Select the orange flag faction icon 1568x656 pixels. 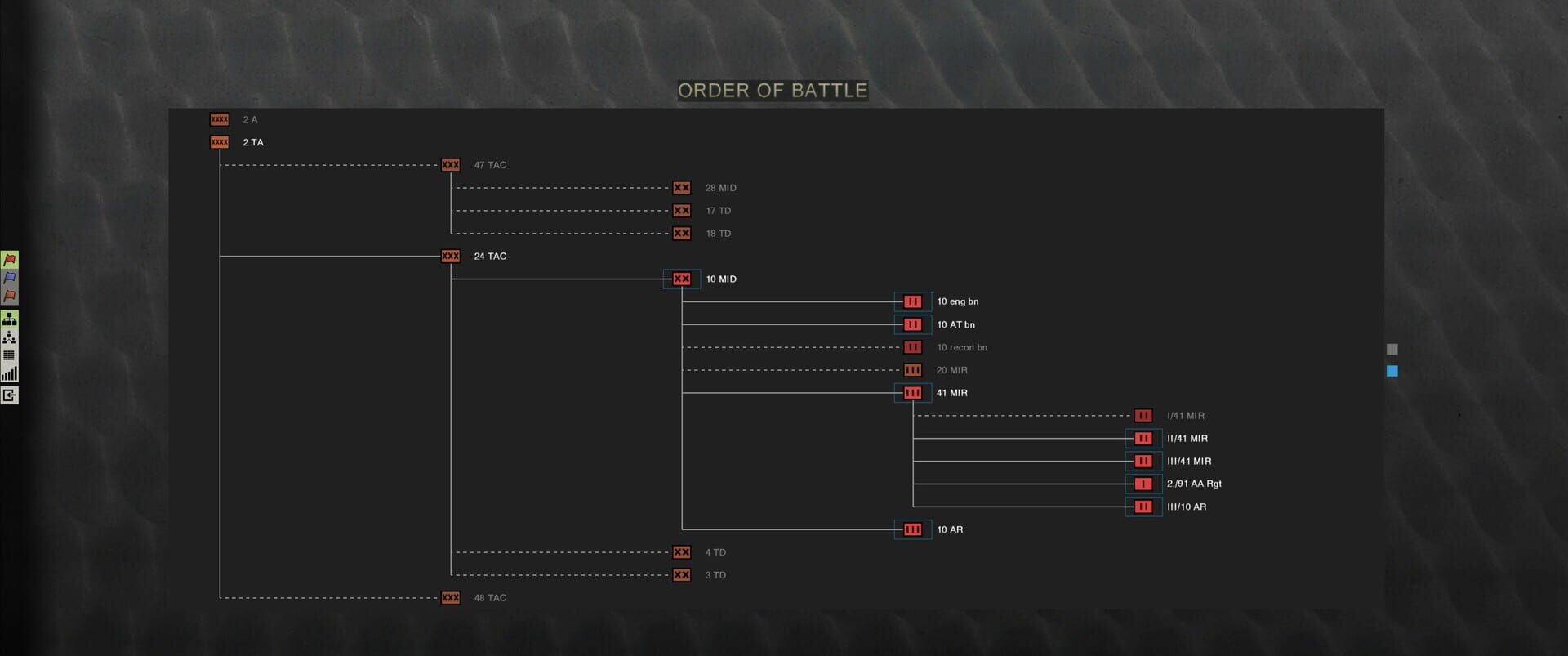(x=9, y=297)
